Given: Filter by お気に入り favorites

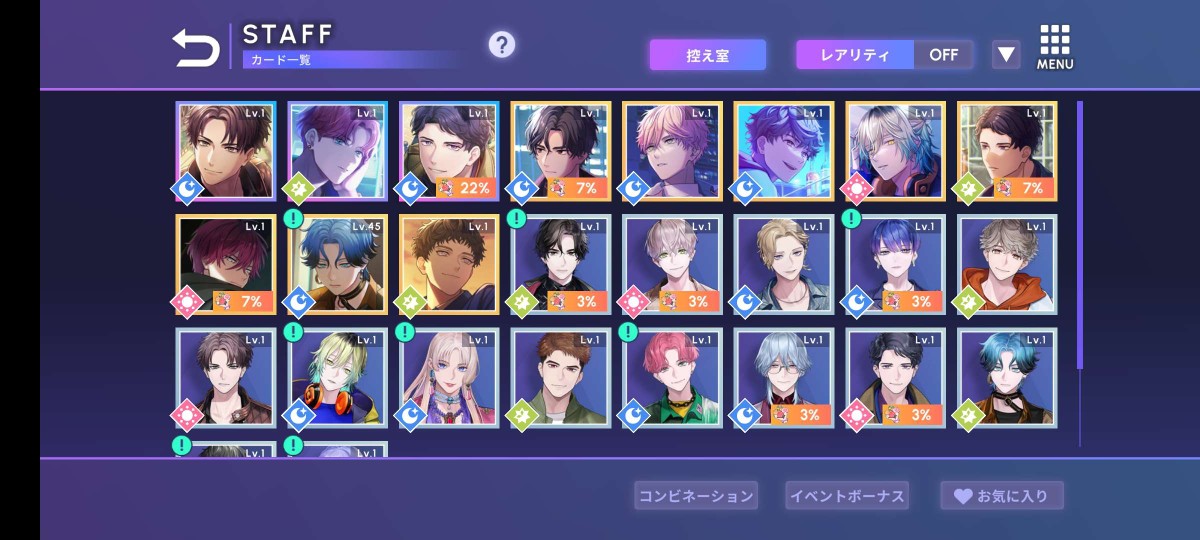Looking at the screenshot, I should pyautogui.click(x=1001, y=495).
